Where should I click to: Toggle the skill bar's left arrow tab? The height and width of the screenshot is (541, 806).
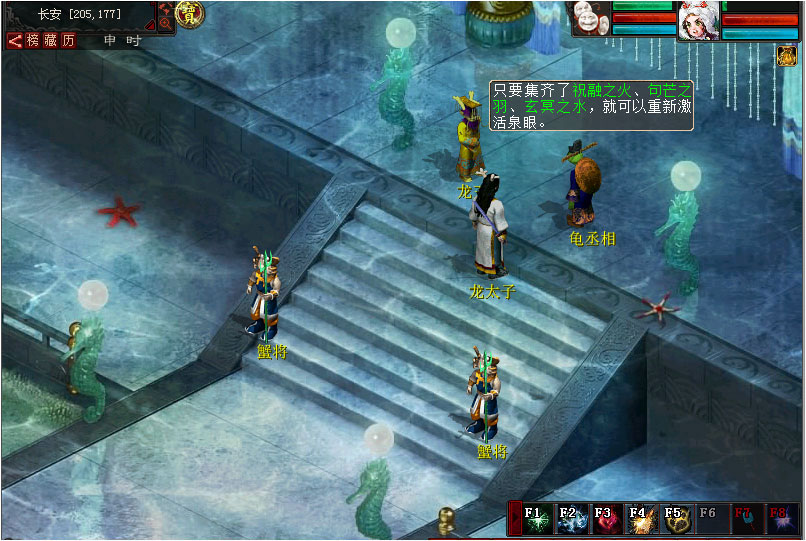coord(513,519)
